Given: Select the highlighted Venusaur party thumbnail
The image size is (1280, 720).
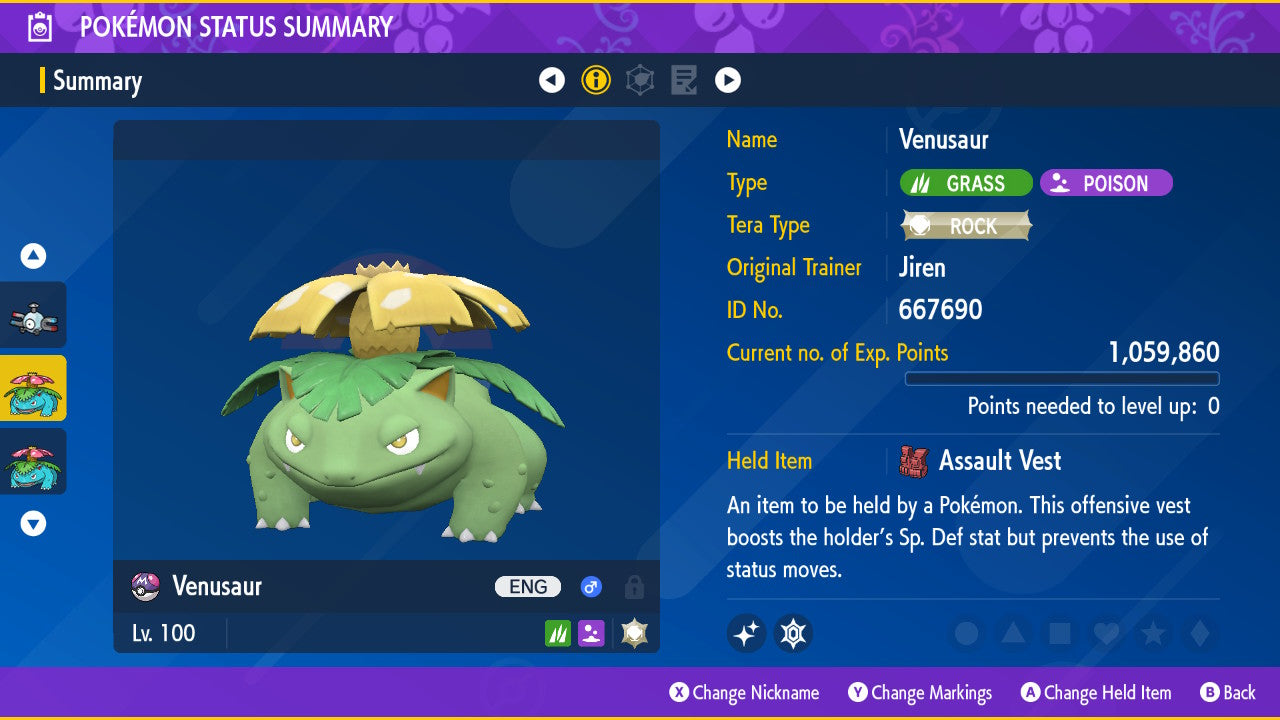Looking at the screenshot, I should tap(33, 388).
